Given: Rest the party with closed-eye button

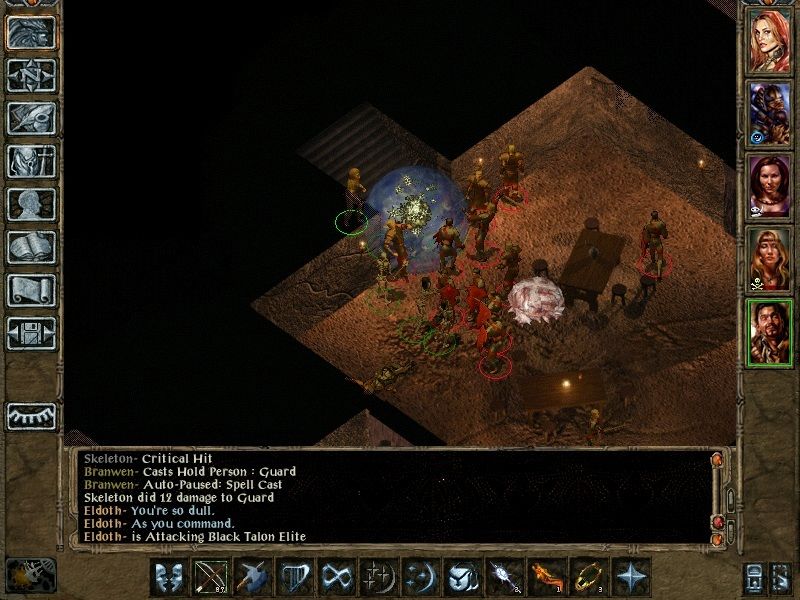Looking at the screenshot, I should (31, 415).
